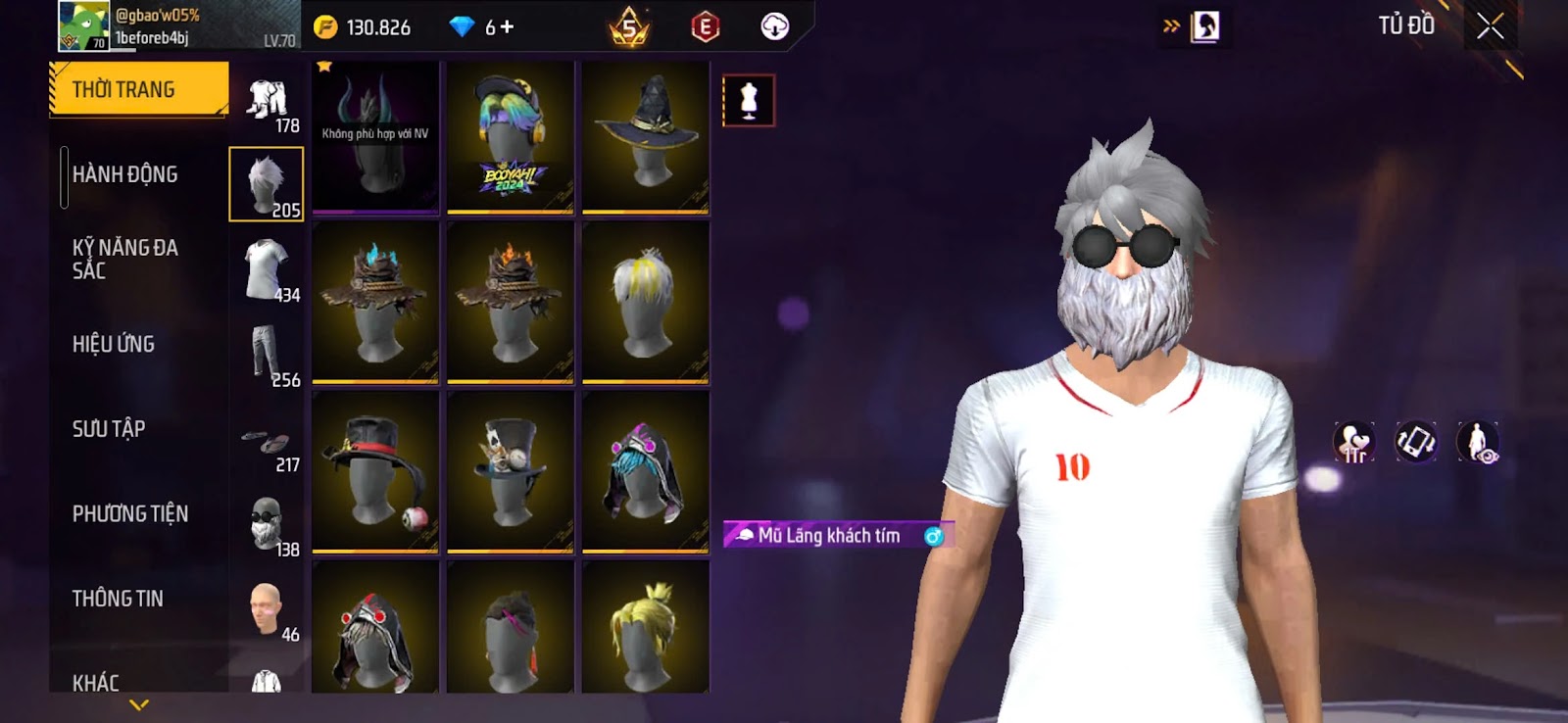Select the dark witch hat item
This screenshot has height=723, width=1568.
645,137
